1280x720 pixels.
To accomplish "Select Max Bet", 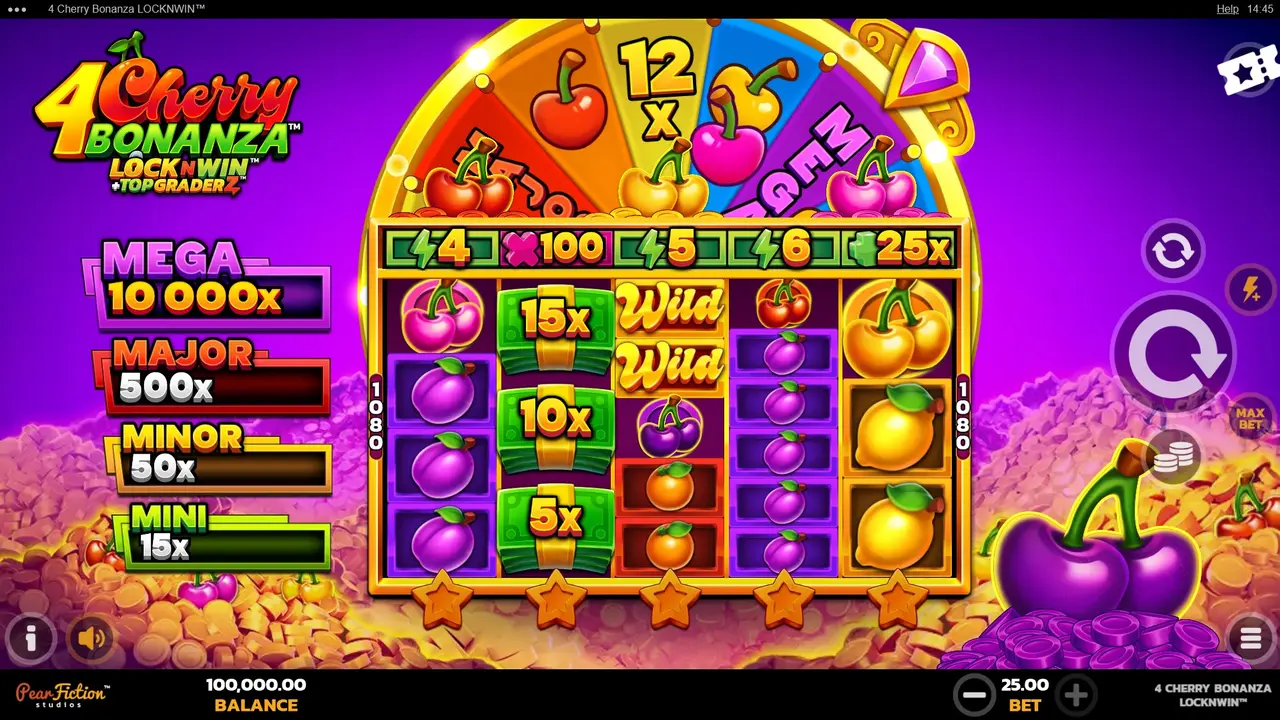I will pos(1251,415).
